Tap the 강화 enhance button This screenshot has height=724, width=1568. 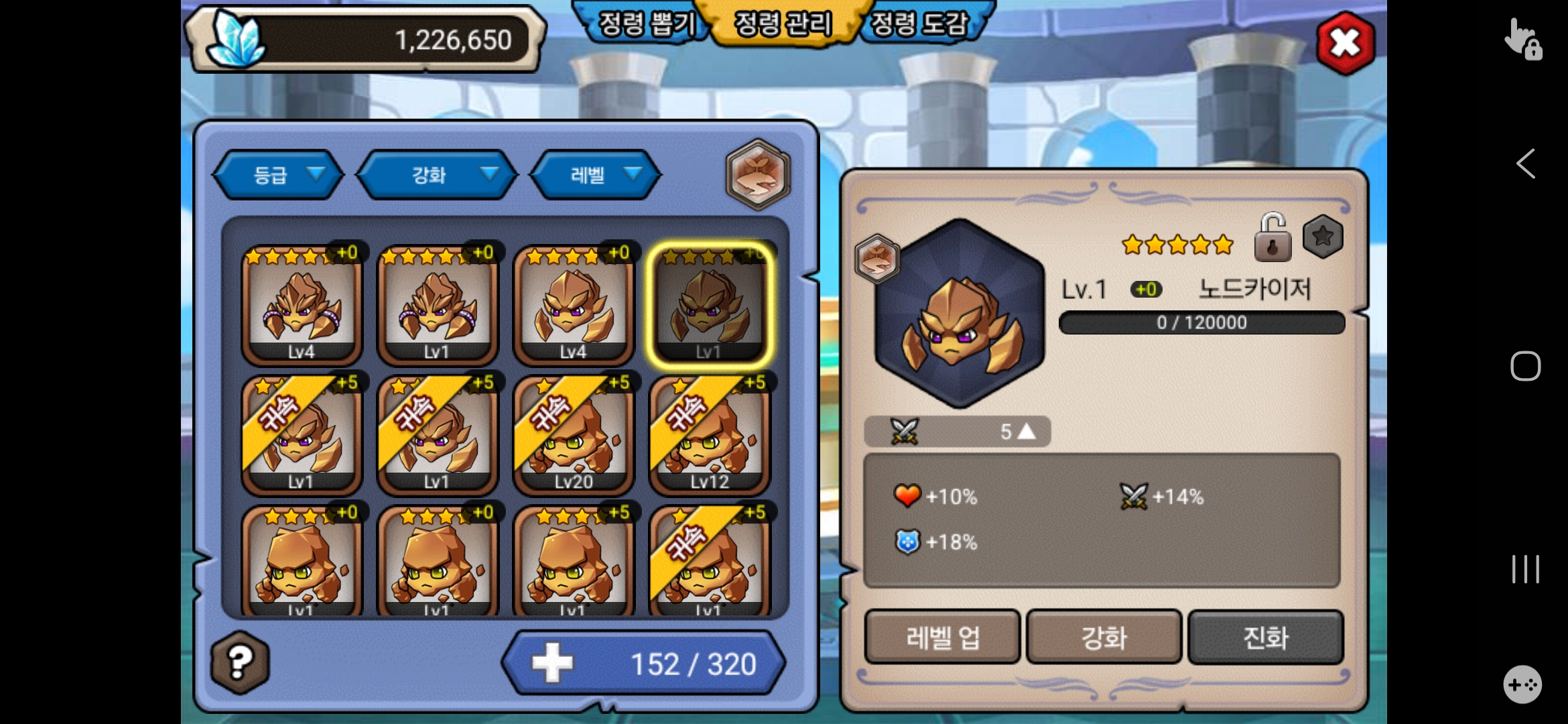(1104, 637)
